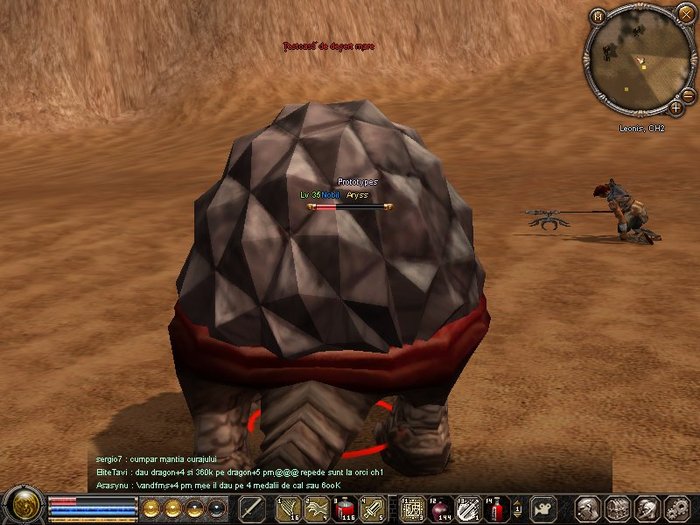The height and width of the screenshot is (525, 700).
Task: Open the gear system options
Action: point(674,508)
